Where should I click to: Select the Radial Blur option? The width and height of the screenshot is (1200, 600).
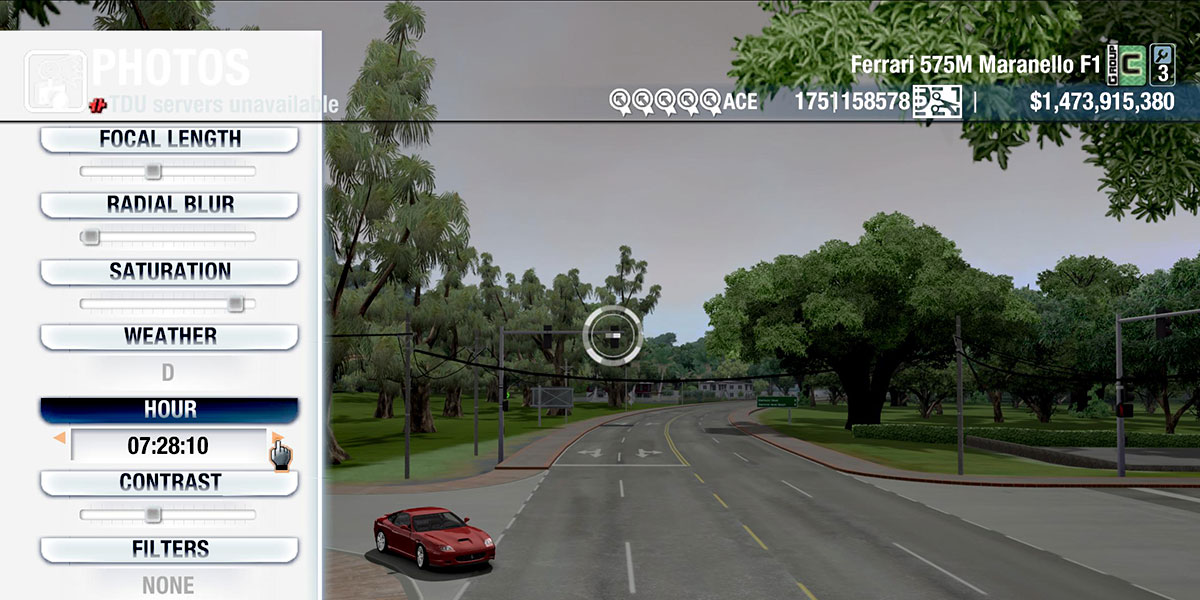point(169,205)
